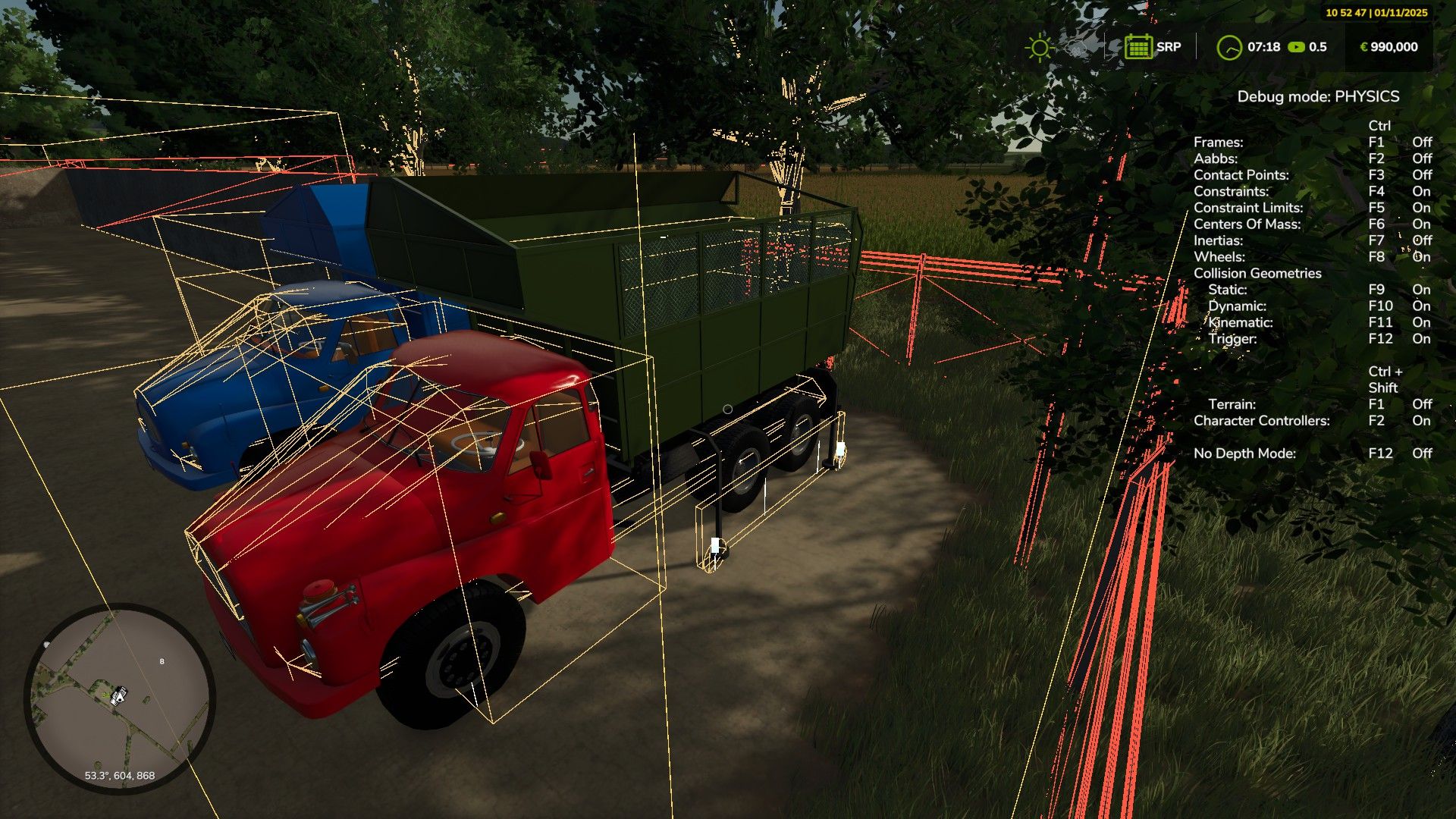Open the calendar icon next to SRP
The height and width of the screenshot is (819, 1456).
pos(1138,47)
